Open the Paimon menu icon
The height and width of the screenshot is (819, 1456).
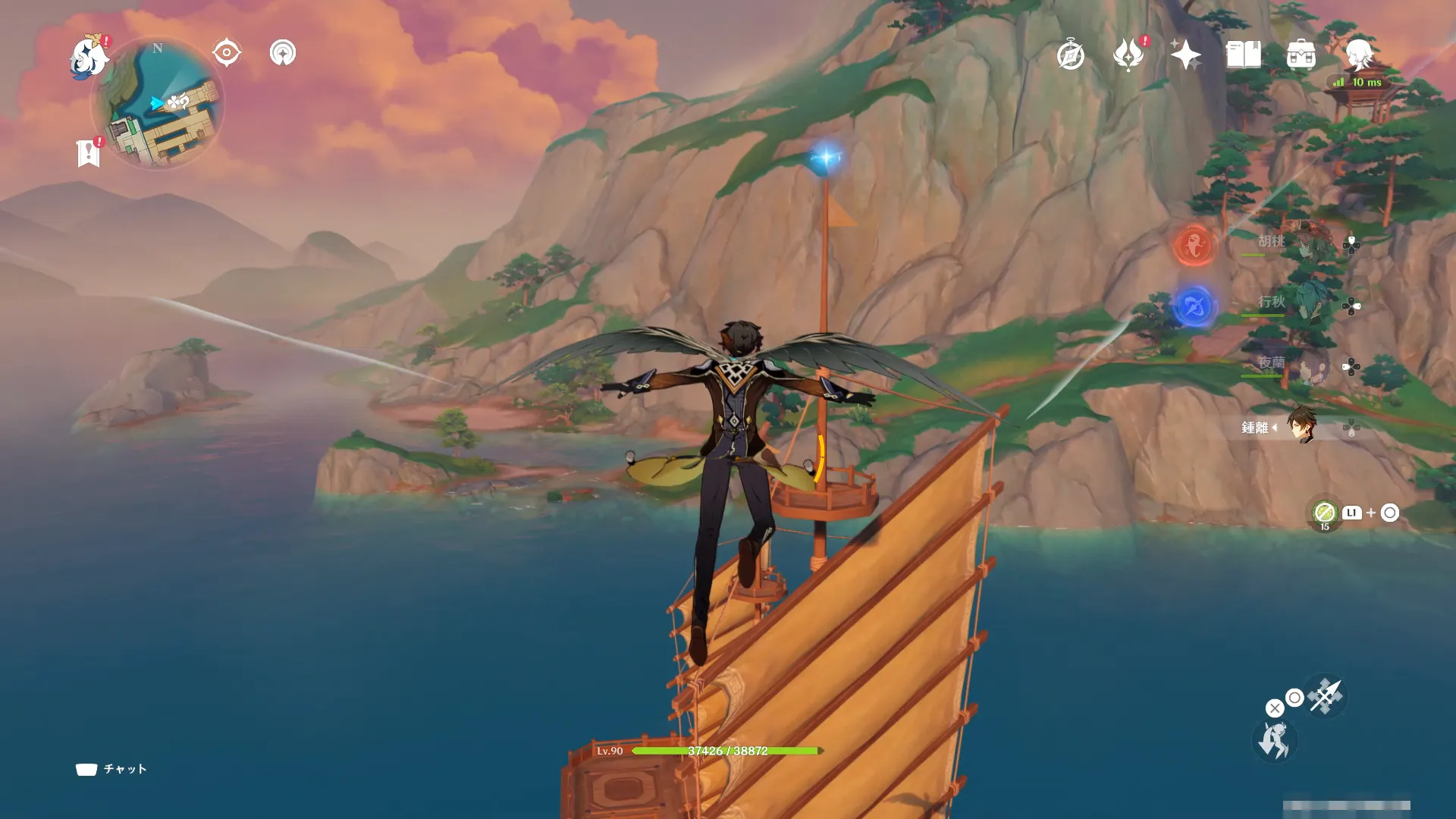pyautogui.click(x=89, y=58)
